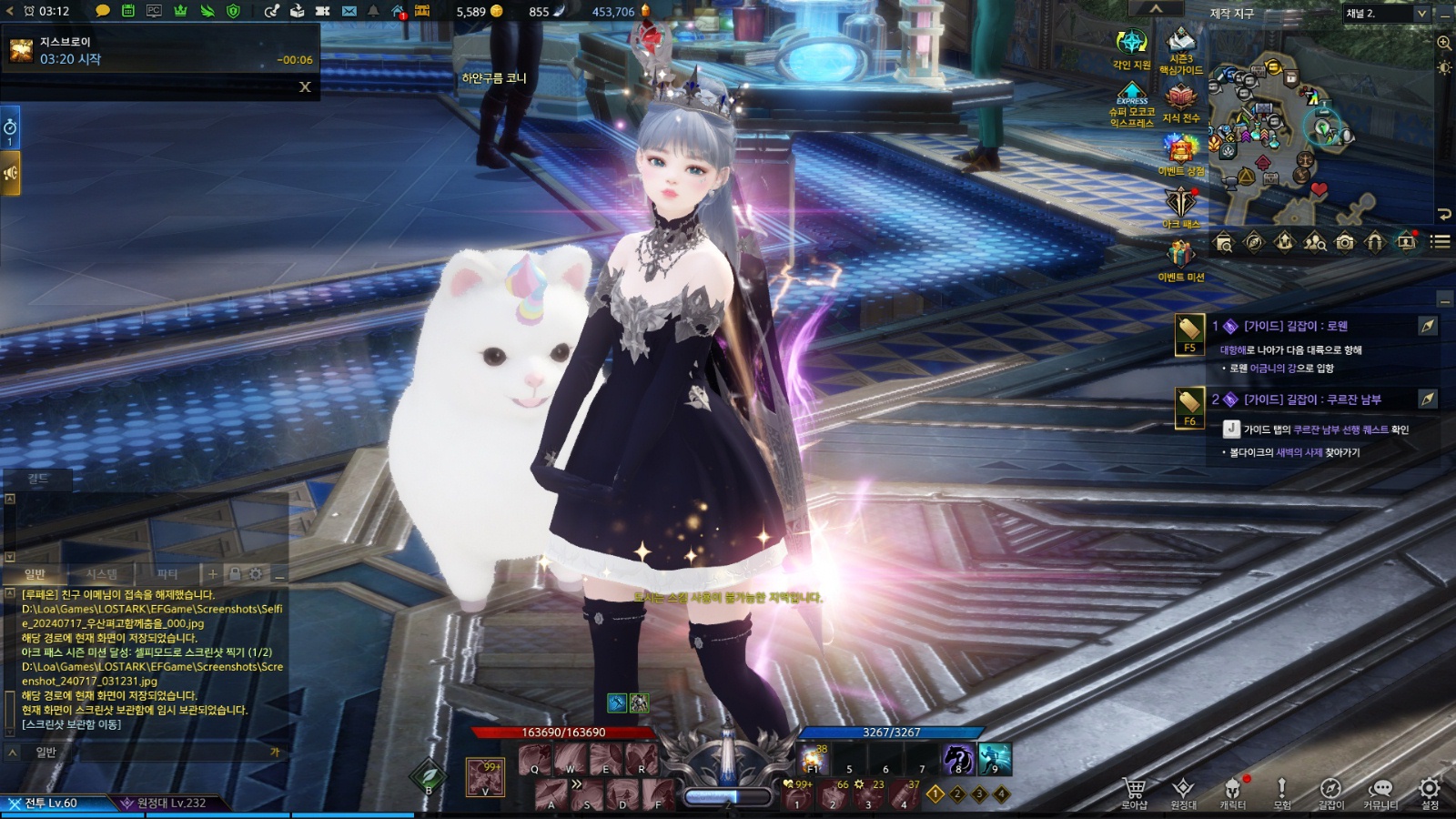The image size is (1456, 819).
Task: Switch to the 시스템 chat tab
Action: pos(101,574)
